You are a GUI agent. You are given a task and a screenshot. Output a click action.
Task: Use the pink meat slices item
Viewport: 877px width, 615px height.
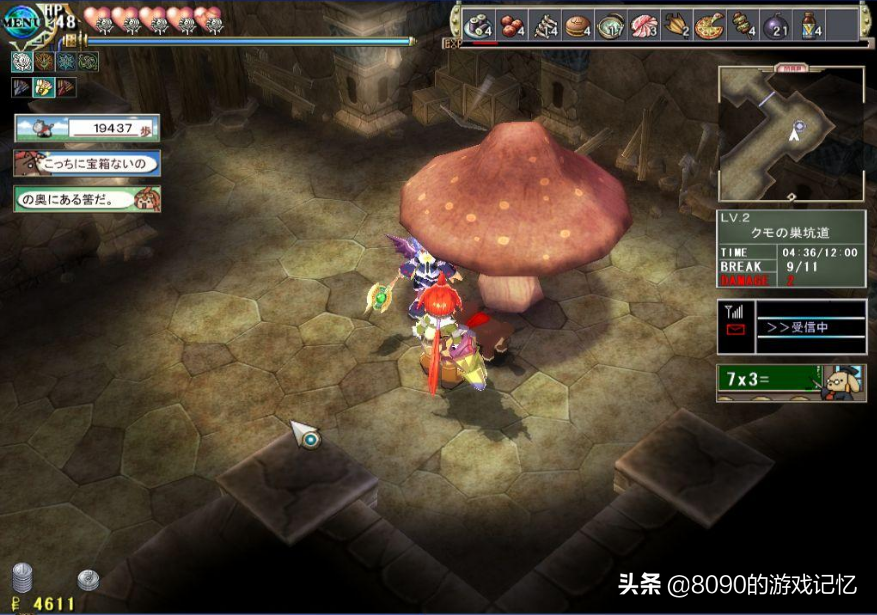pyautogui.click(x=644, y=26)
